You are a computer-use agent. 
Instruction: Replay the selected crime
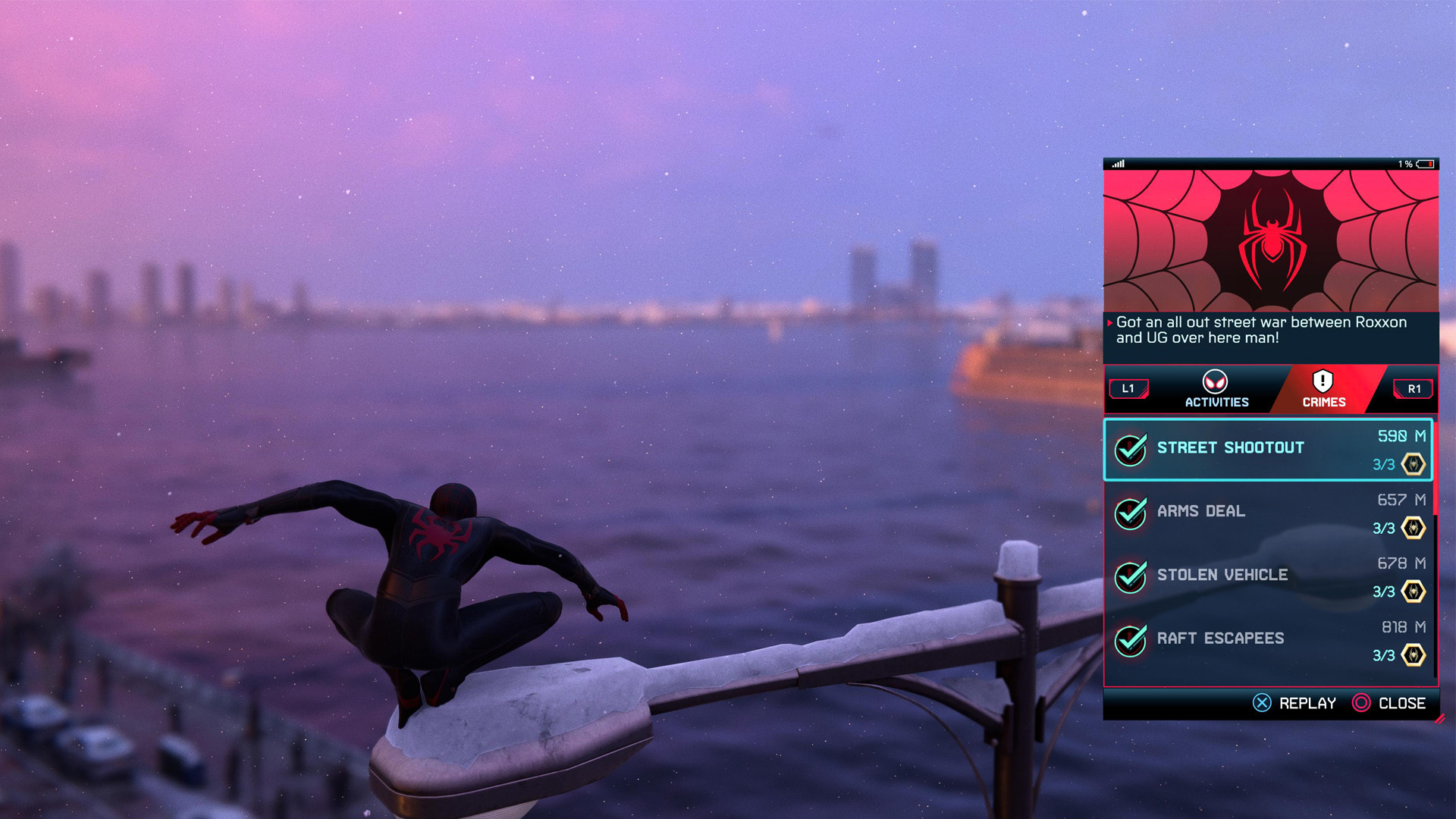tap(1294, 703)
